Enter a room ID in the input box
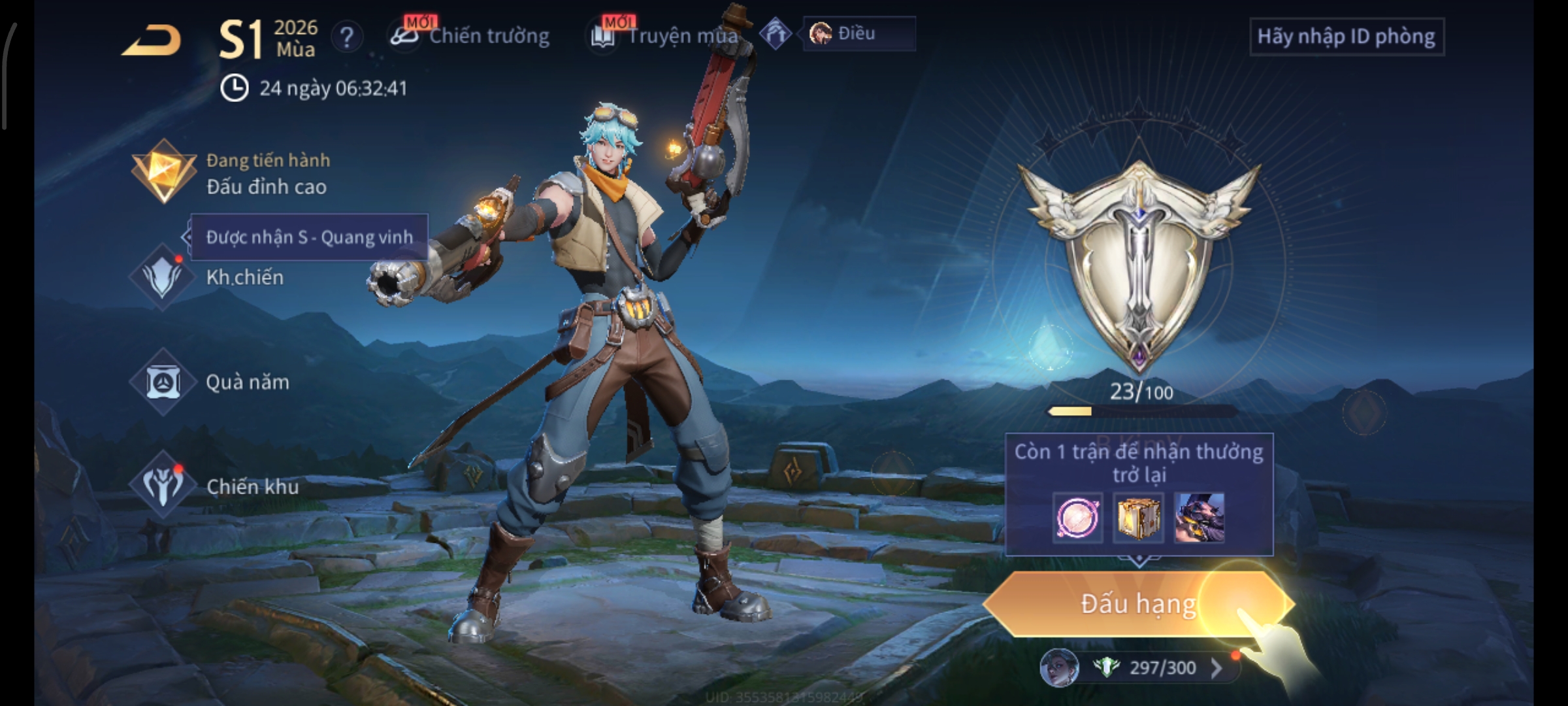 coord(1346,37)
